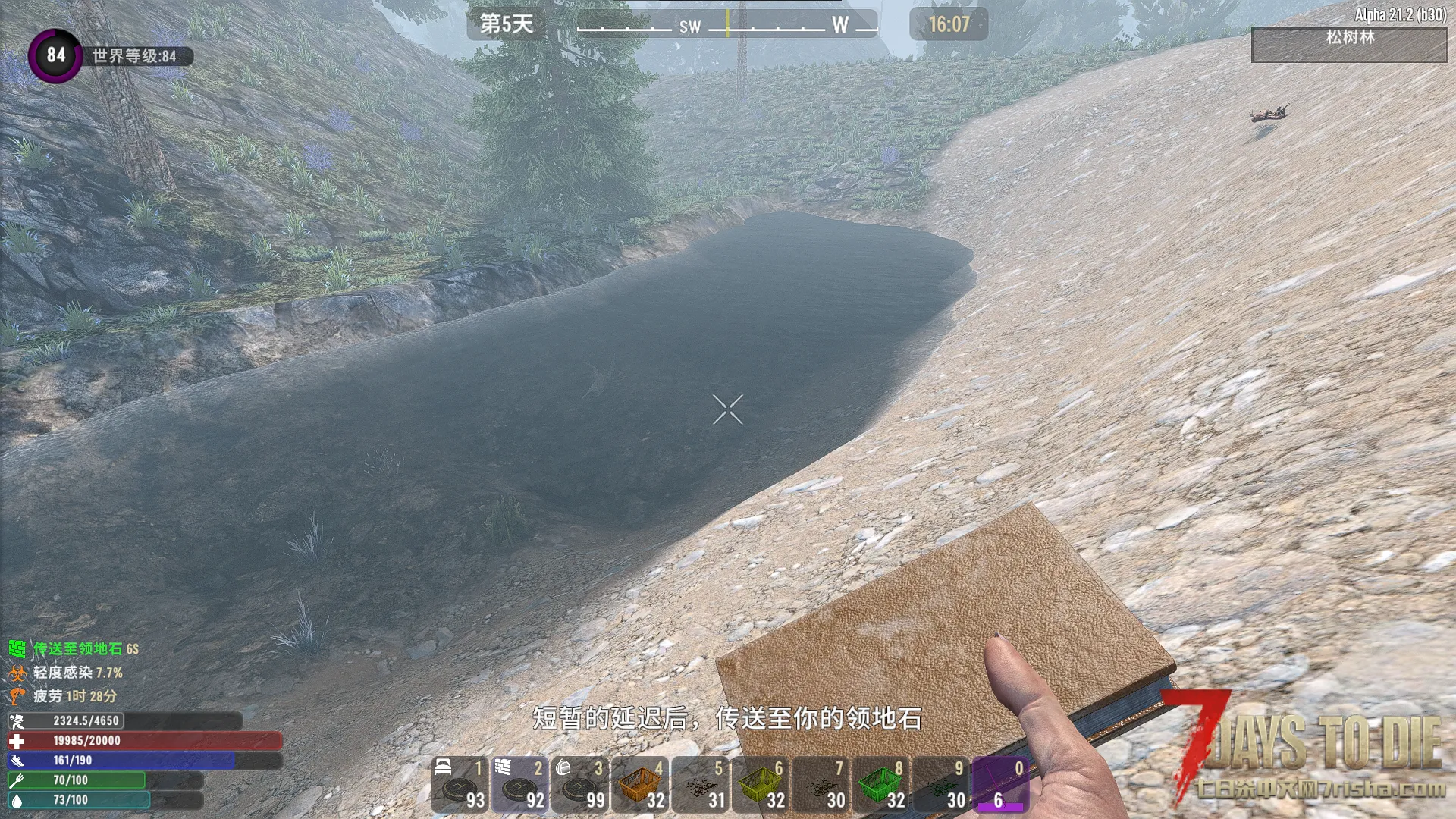Select the orange basket in slot 4
Screen dimensions: 1456x819
[641, 785]
